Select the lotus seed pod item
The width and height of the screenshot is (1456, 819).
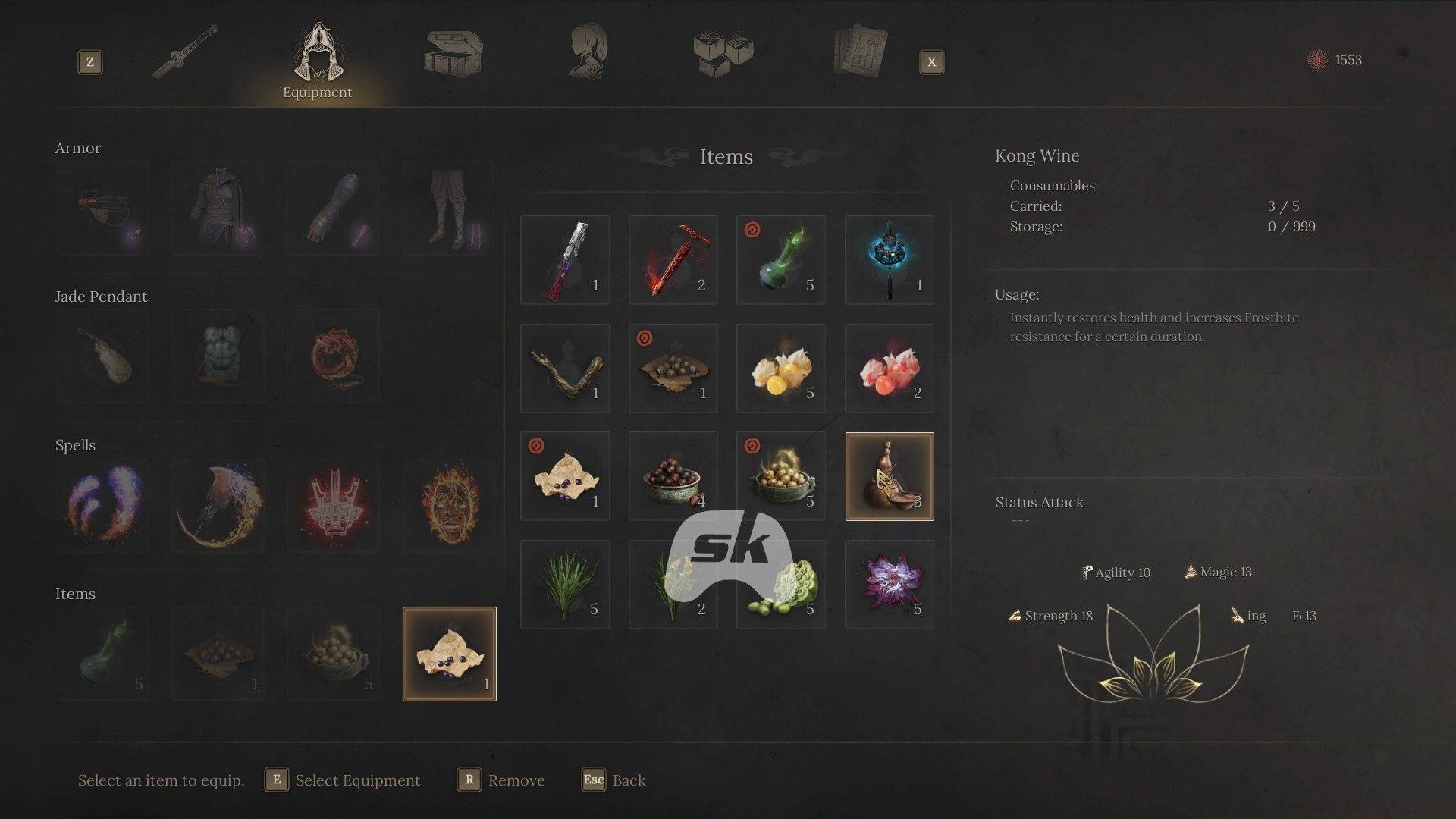pyautogui.click(x=780, y=584)
